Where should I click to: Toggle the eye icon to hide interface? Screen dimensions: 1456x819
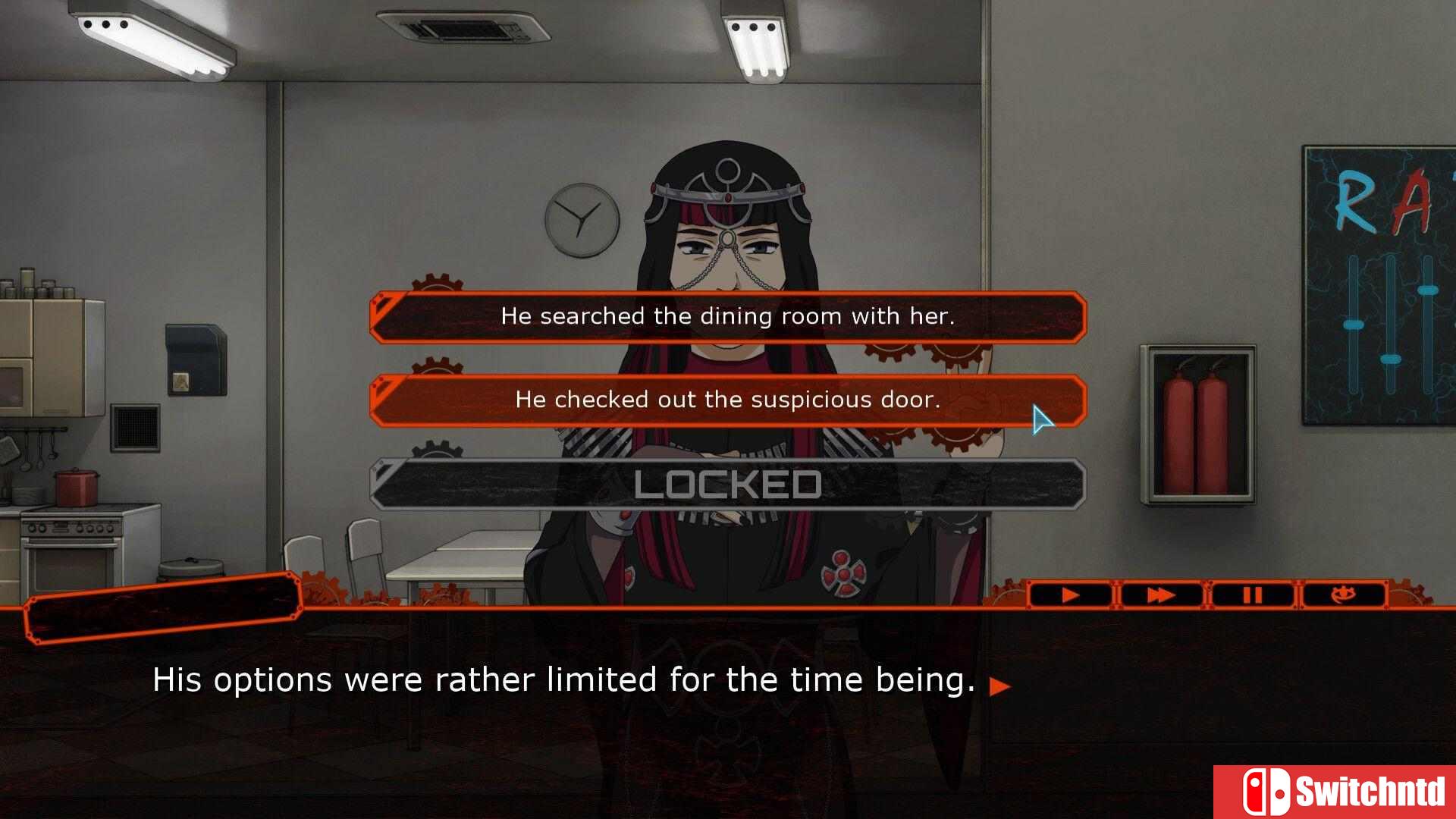click(x=1344, y=595)
